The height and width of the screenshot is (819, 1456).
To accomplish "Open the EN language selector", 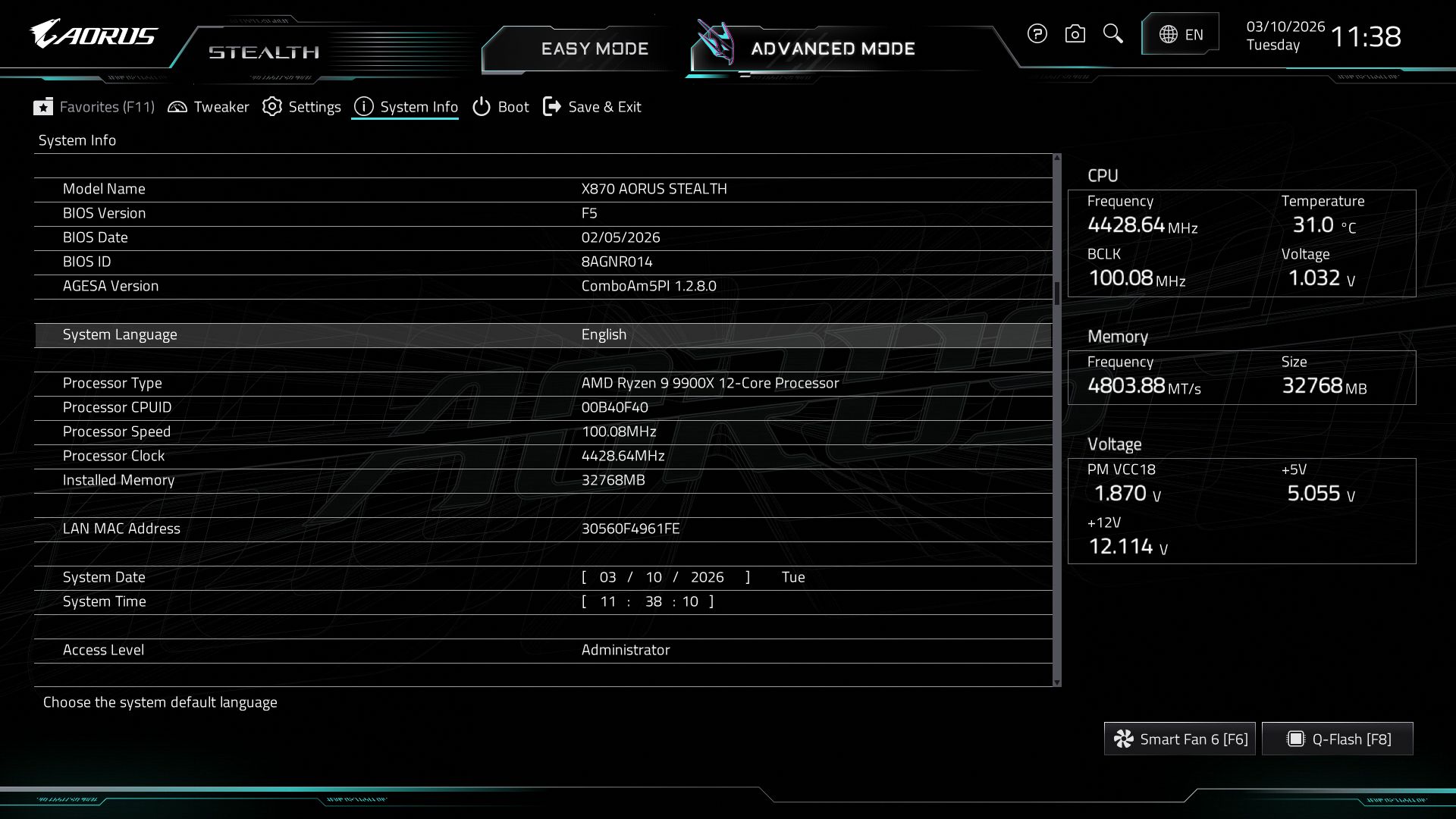I will 1180,33.
